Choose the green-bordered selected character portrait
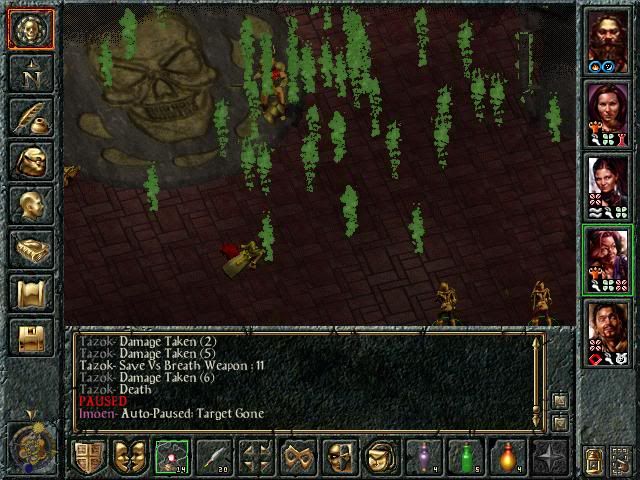Image resolution: width=640 pixels, height=480 pixels. [x=607, y=257]
